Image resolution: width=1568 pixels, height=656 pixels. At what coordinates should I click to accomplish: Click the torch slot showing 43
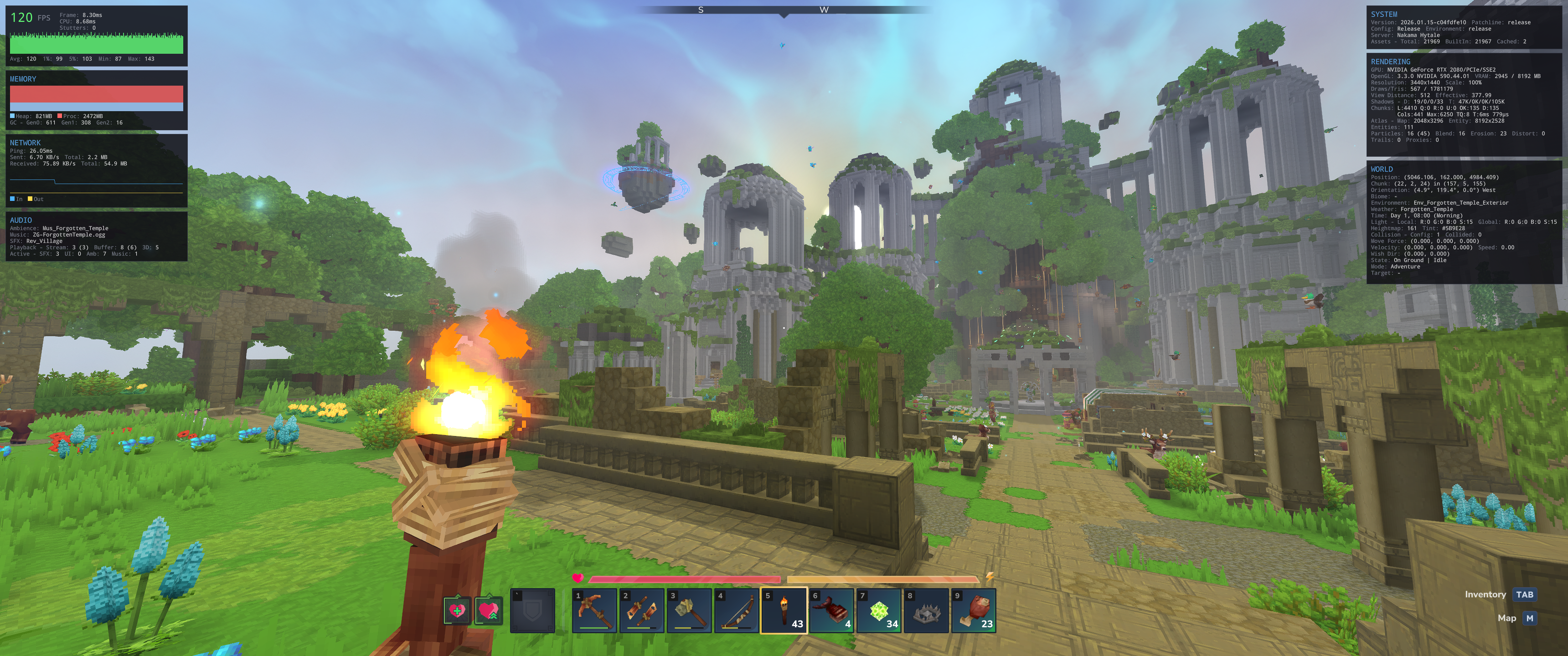(x=784, y=610)
